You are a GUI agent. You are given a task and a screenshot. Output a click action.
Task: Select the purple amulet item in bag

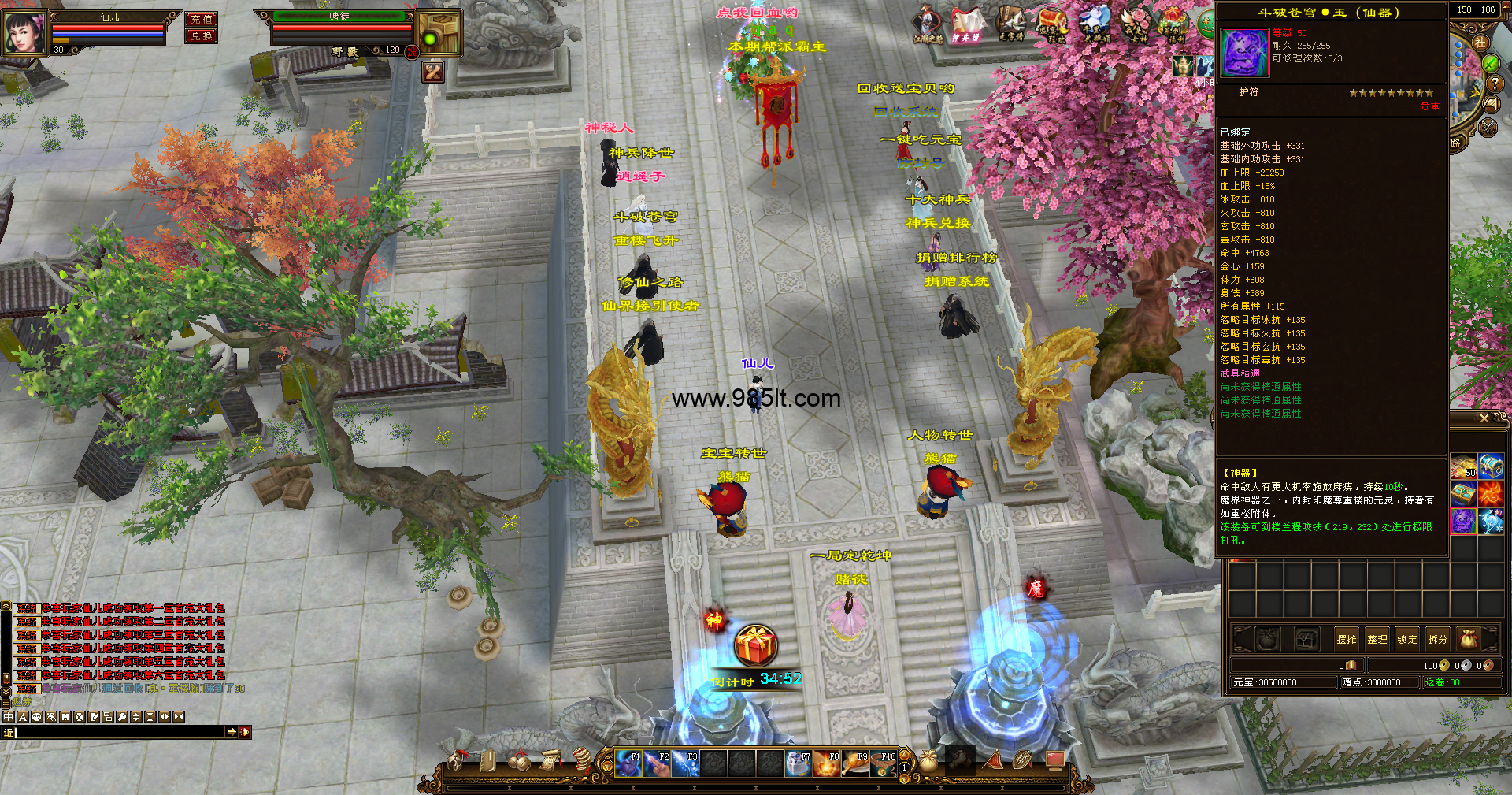pyautogui.click(x=1463, y=521)
